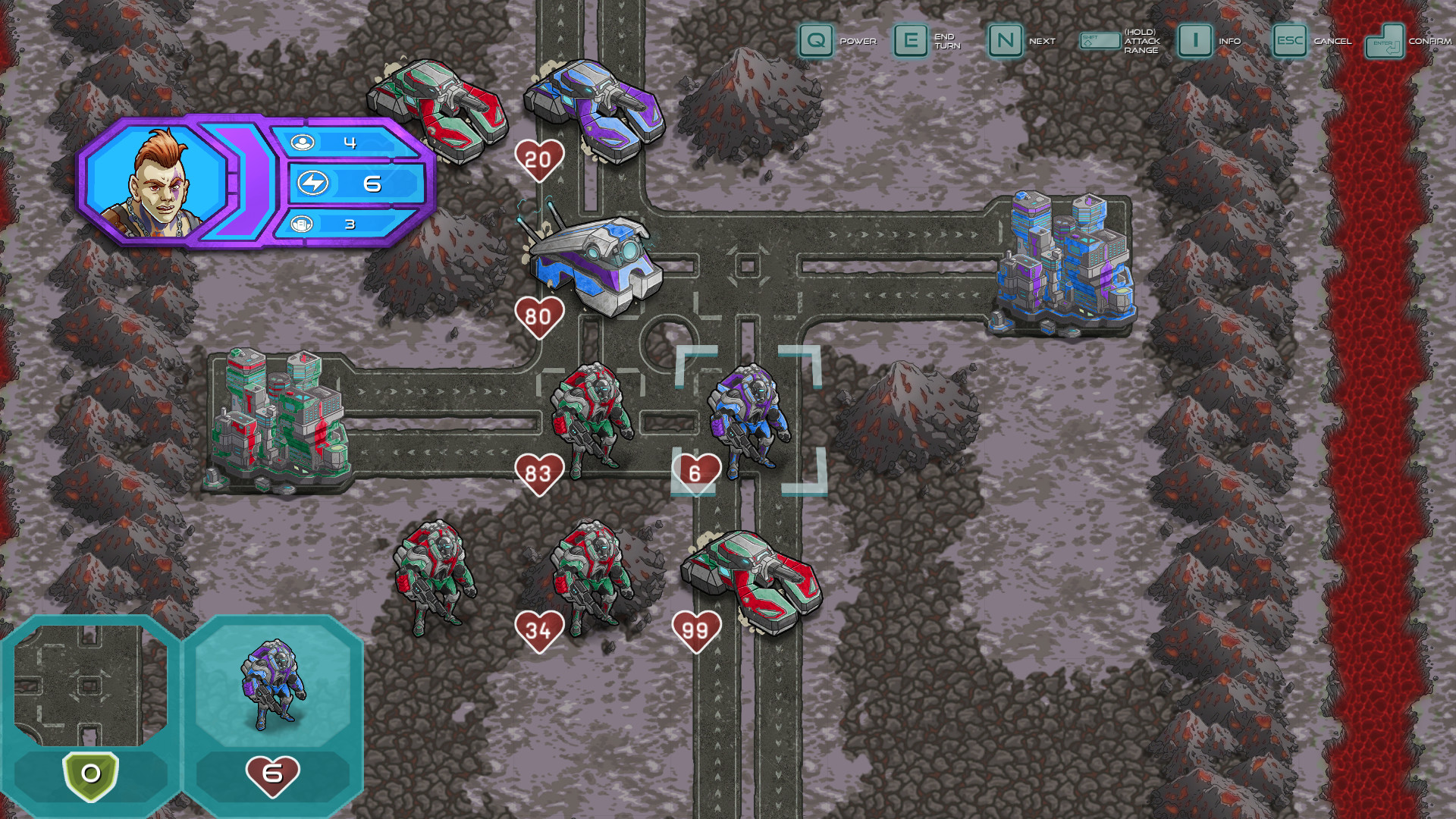
Task: Click the Enter Confirm icon
Action: tap(1386, 42)
